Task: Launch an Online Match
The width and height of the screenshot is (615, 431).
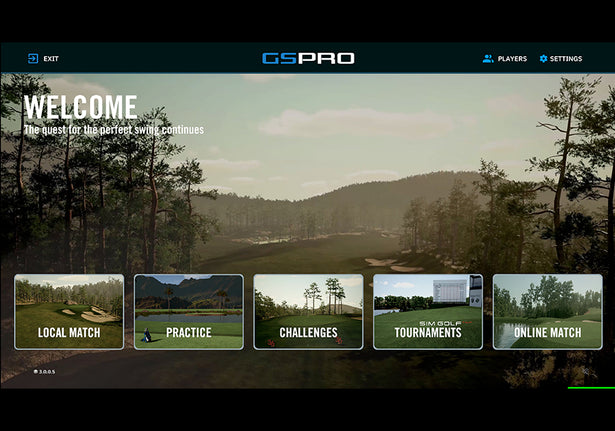Action: (547, 312)
